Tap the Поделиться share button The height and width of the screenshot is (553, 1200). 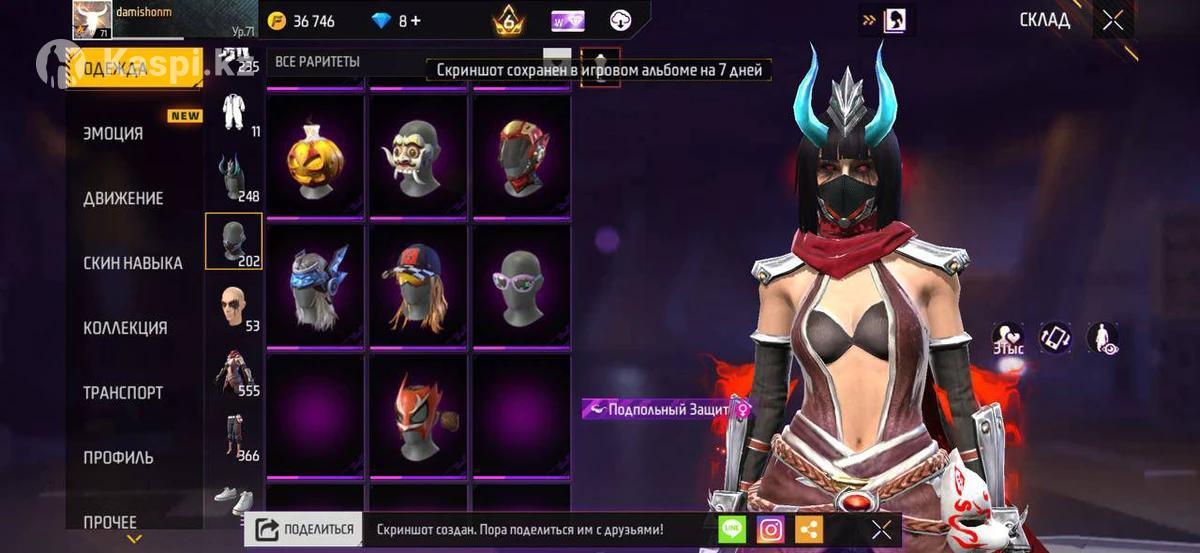[304, 530]
